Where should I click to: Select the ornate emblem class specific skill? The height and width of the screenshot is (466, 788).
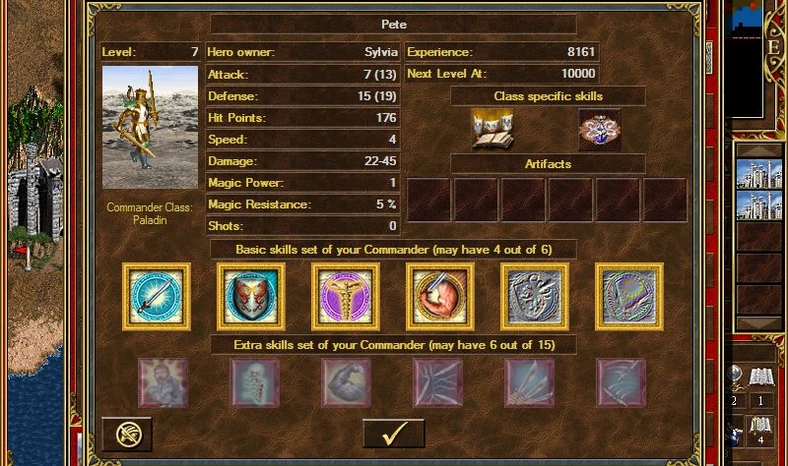click(600, 130)
